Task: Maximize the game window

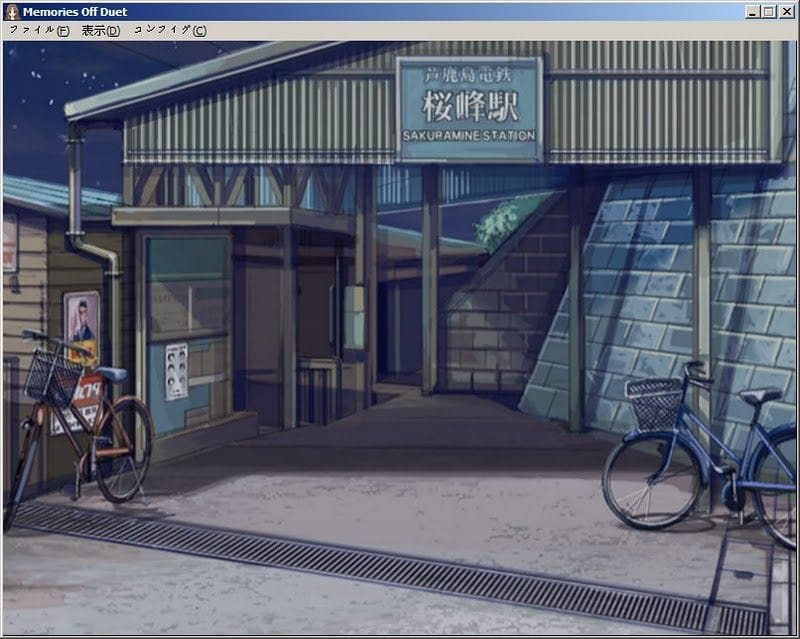Action: coord(769,11)
